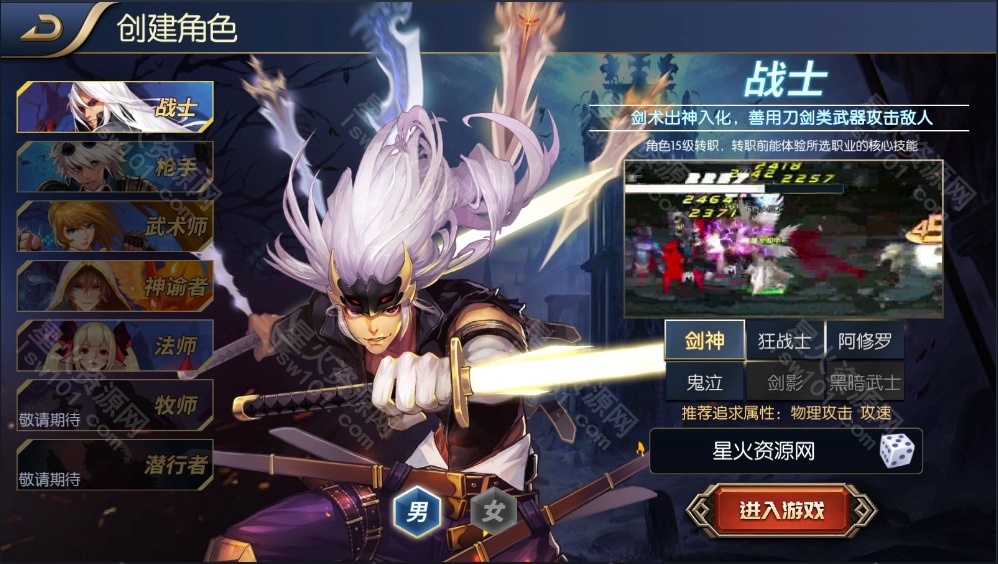998x564 pixels.
Task: Go back using the top-left arrow
Action: tap(42, 28)
